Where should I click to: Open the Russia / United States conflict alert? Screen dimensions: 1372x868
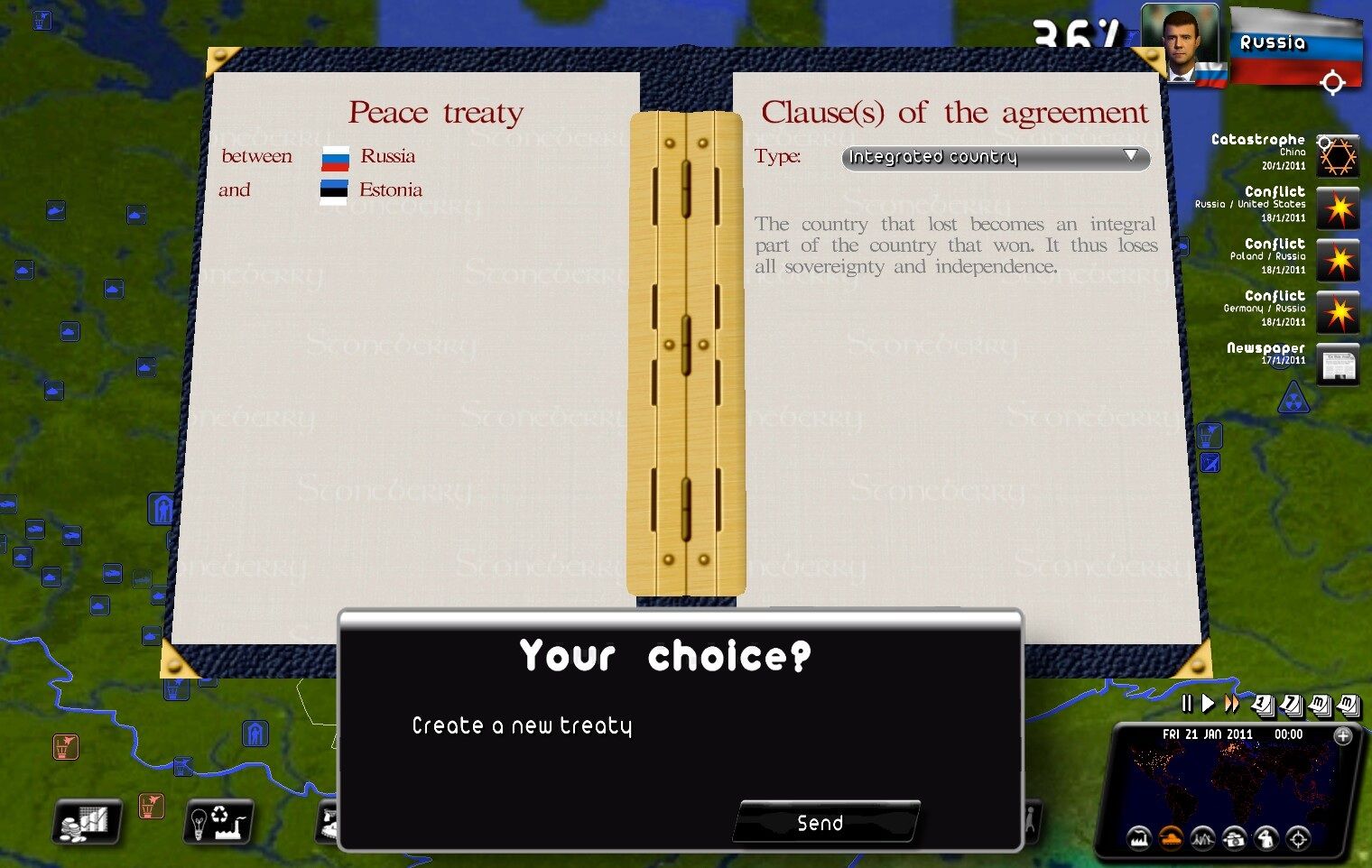pyautogui.click(x=1339, y=208)
